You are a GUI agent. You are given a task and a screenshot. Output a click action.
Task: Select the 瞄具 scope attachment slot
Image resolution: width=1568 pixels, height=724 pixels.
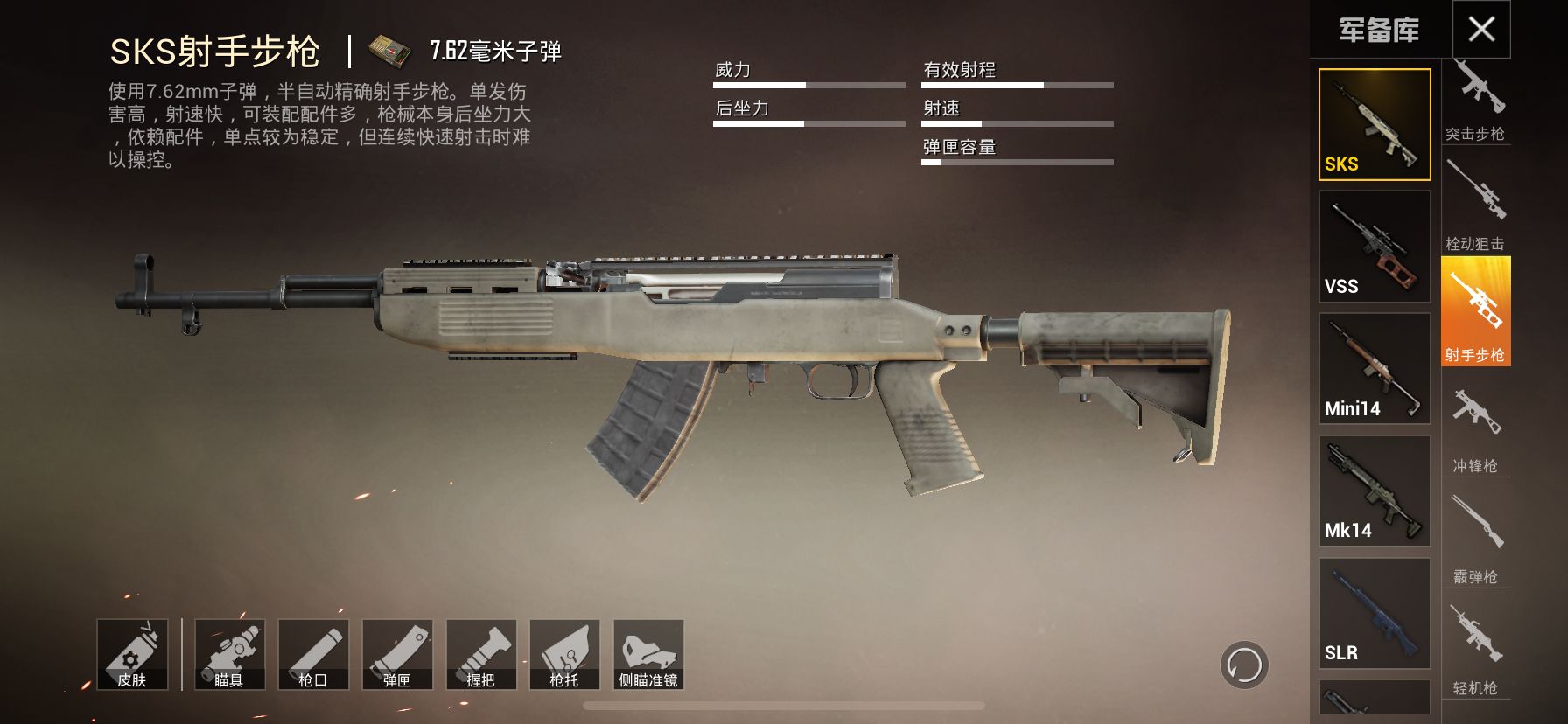(x=232, y=656)
